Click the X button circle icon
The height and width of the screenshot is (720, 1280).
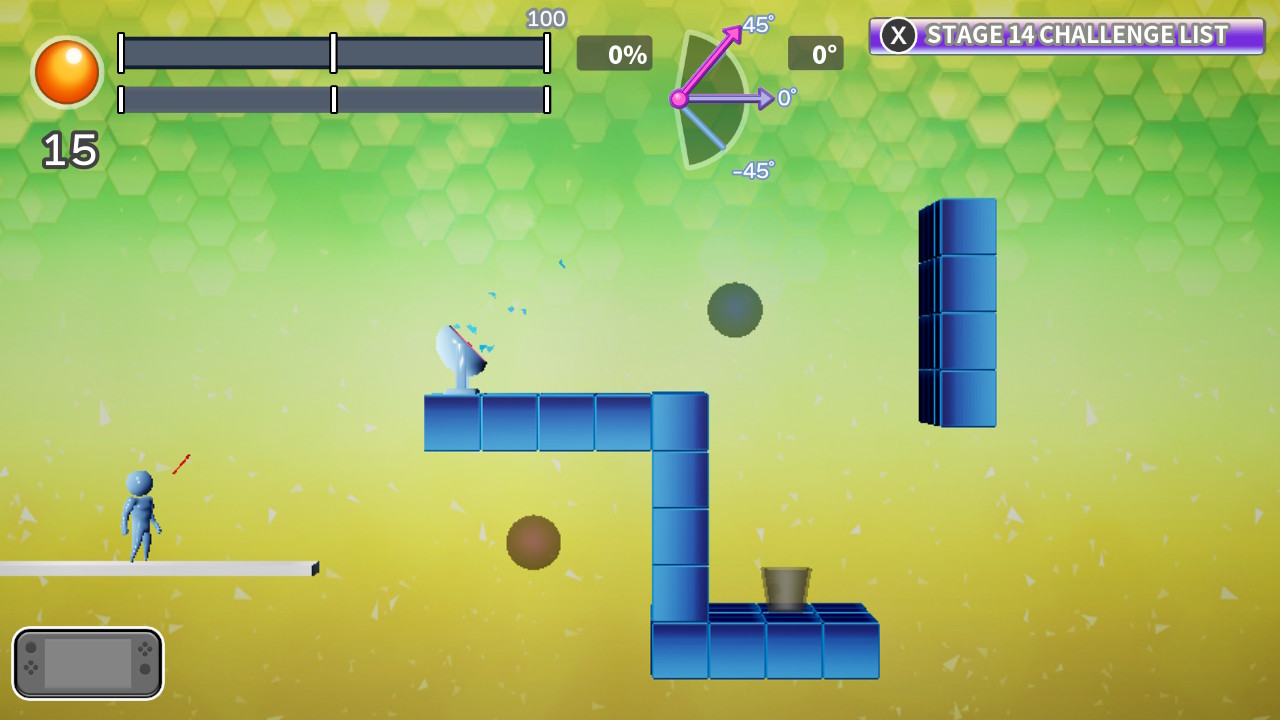click(897, 35)
